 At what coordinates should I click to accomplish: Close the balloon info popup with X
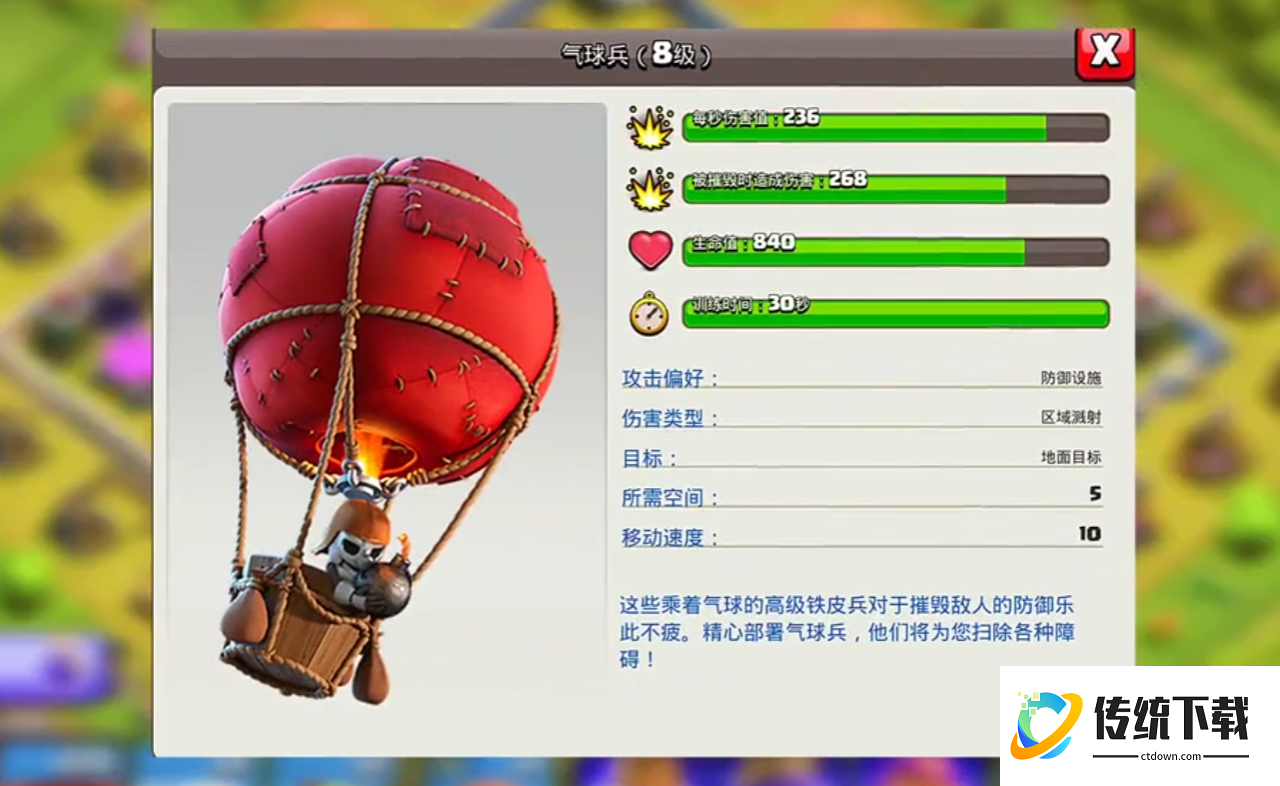[1105, 54]
